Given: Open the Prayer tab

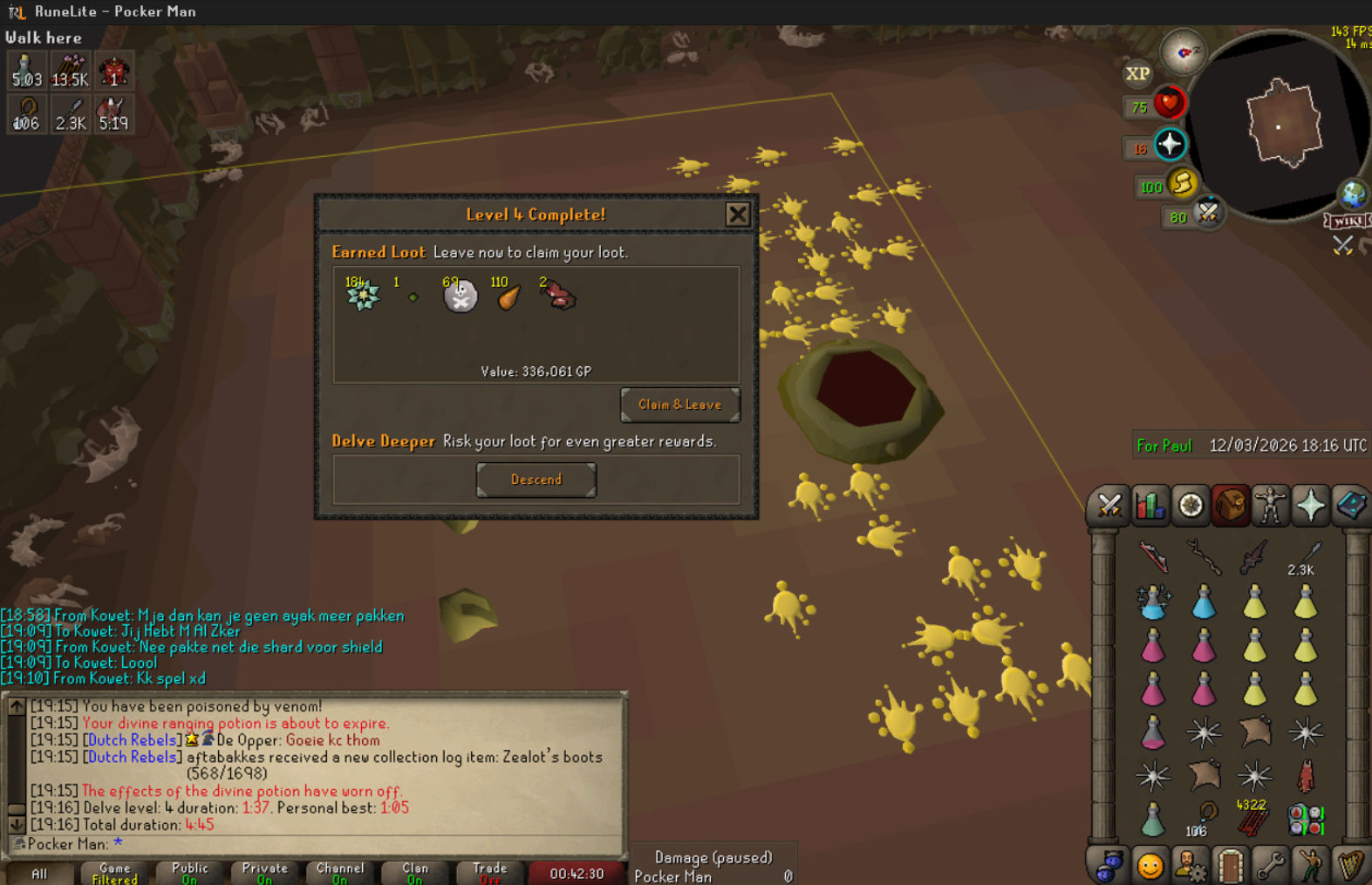Looking at the screenshot, I should [x=1310, y=506].
